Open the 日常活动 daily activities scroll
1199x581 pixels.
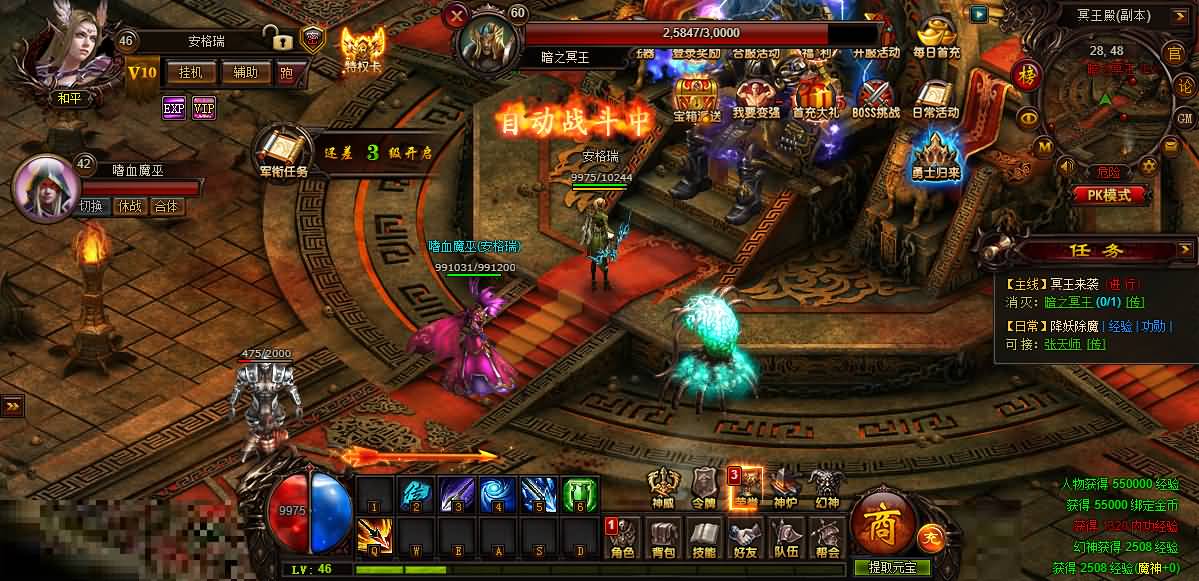(936, 98)
